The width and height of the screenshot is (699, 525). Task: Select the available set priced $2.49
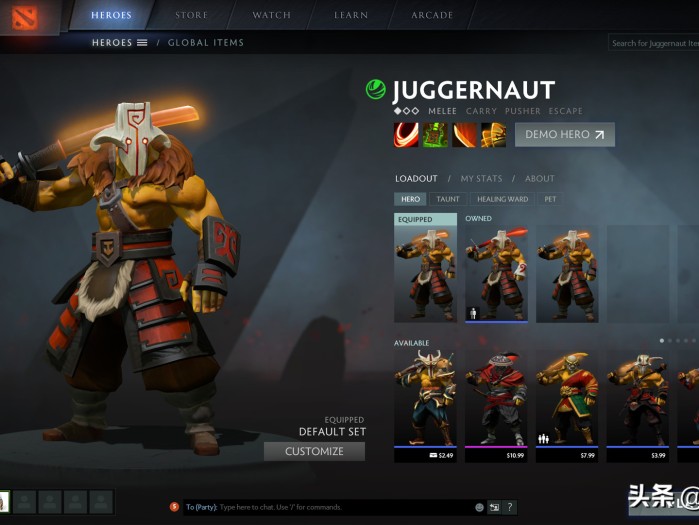click(x=425, y=404)
